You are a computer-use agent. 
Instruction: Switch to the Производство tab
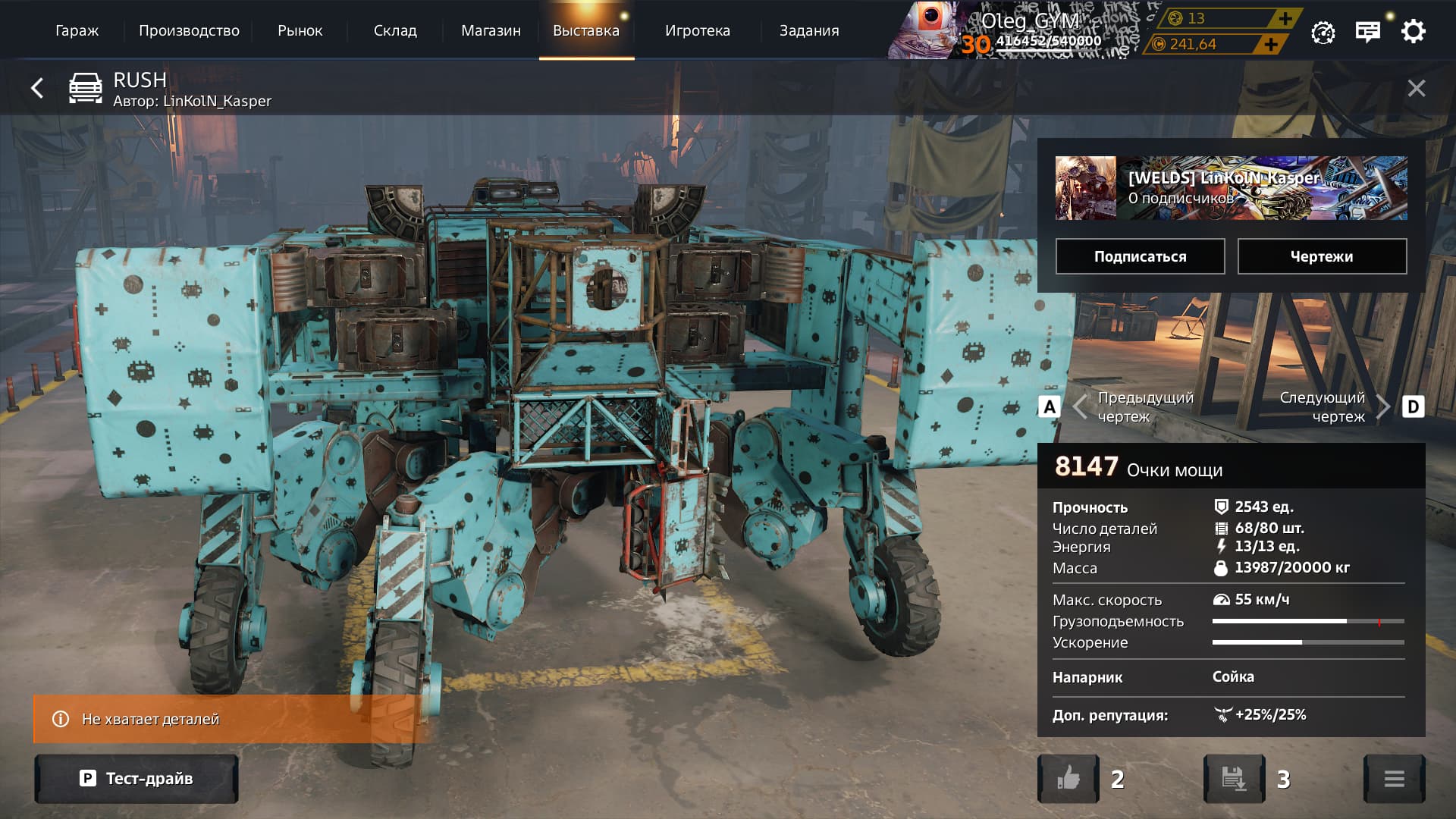click(x=189, y=31)
